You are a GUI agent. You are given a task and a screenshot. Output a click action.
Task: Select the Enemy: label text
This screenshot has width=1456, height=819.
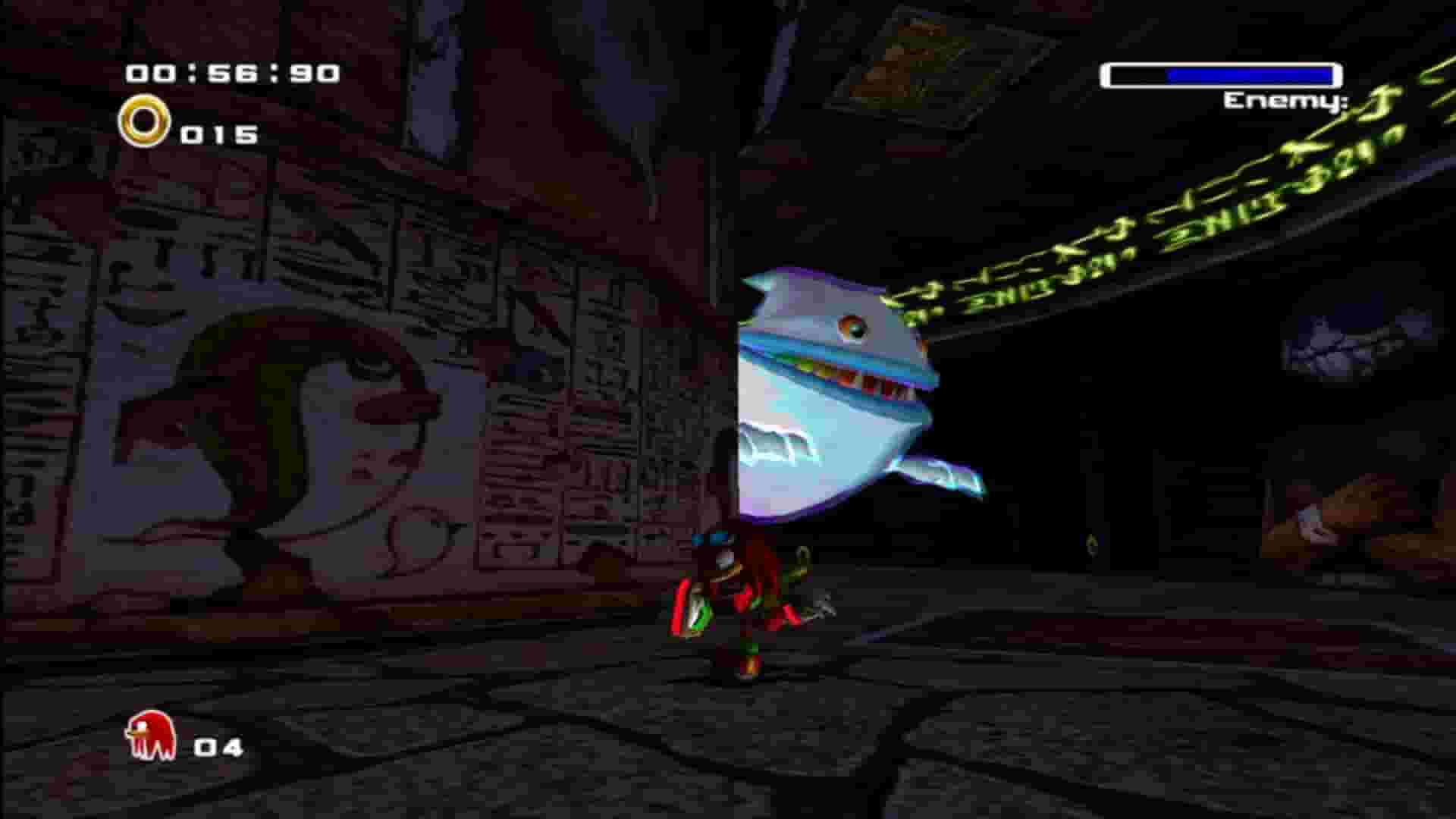(x=1285, y=102)
